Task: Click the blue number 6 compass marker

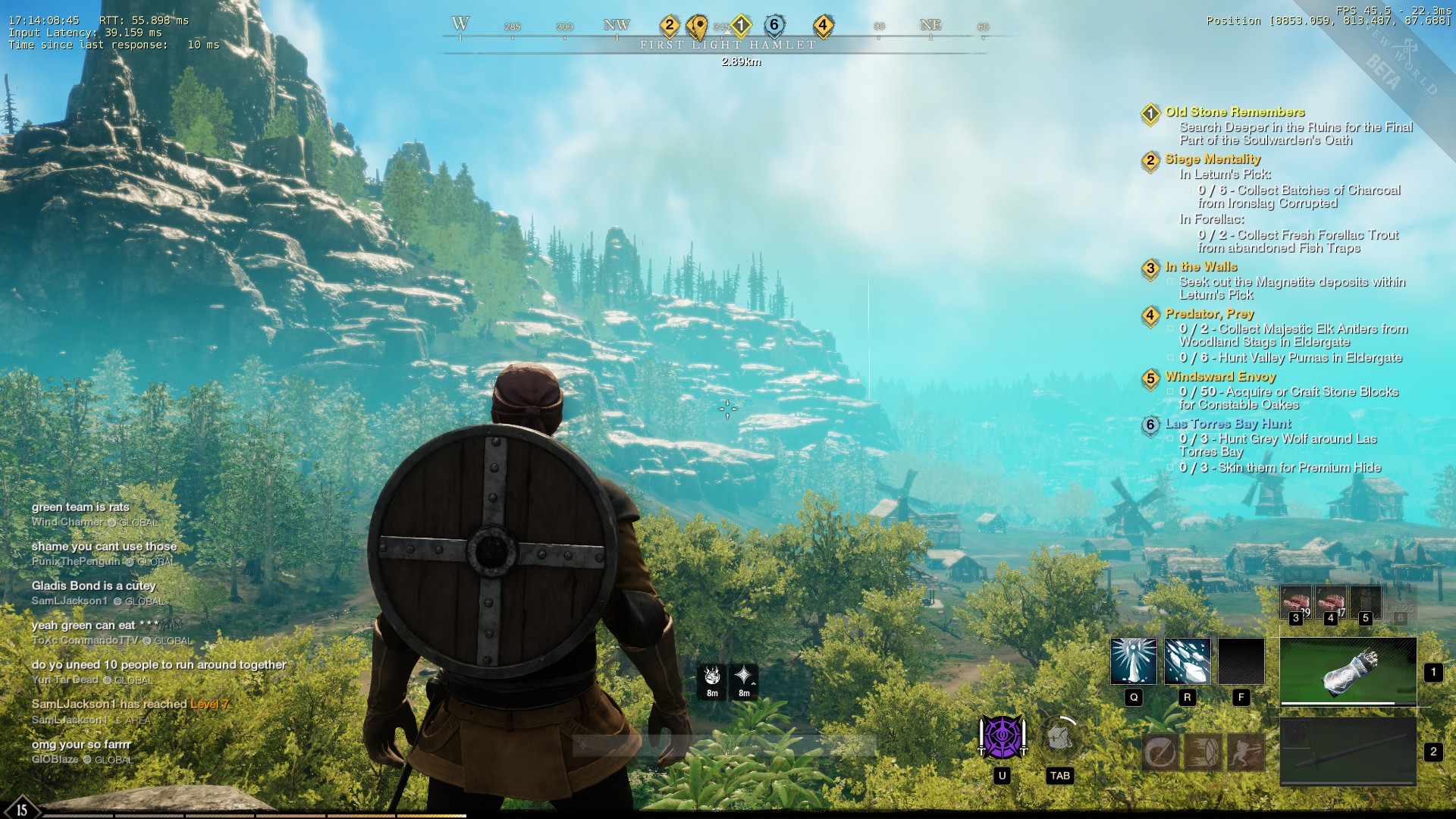Action: (x=773, y=25)
